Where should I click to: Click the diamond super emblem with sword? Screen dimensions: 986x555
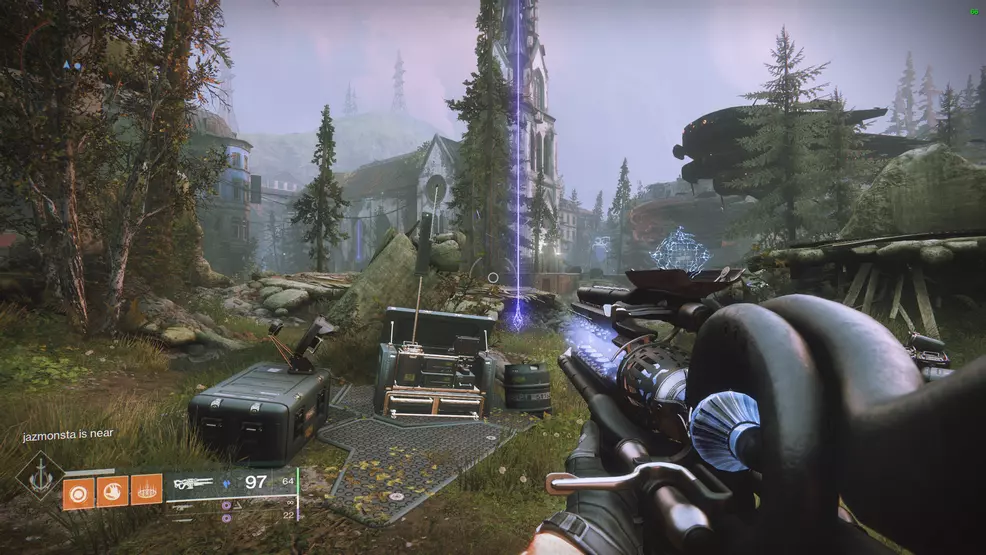pyautogui.click(x=40, y=476)
